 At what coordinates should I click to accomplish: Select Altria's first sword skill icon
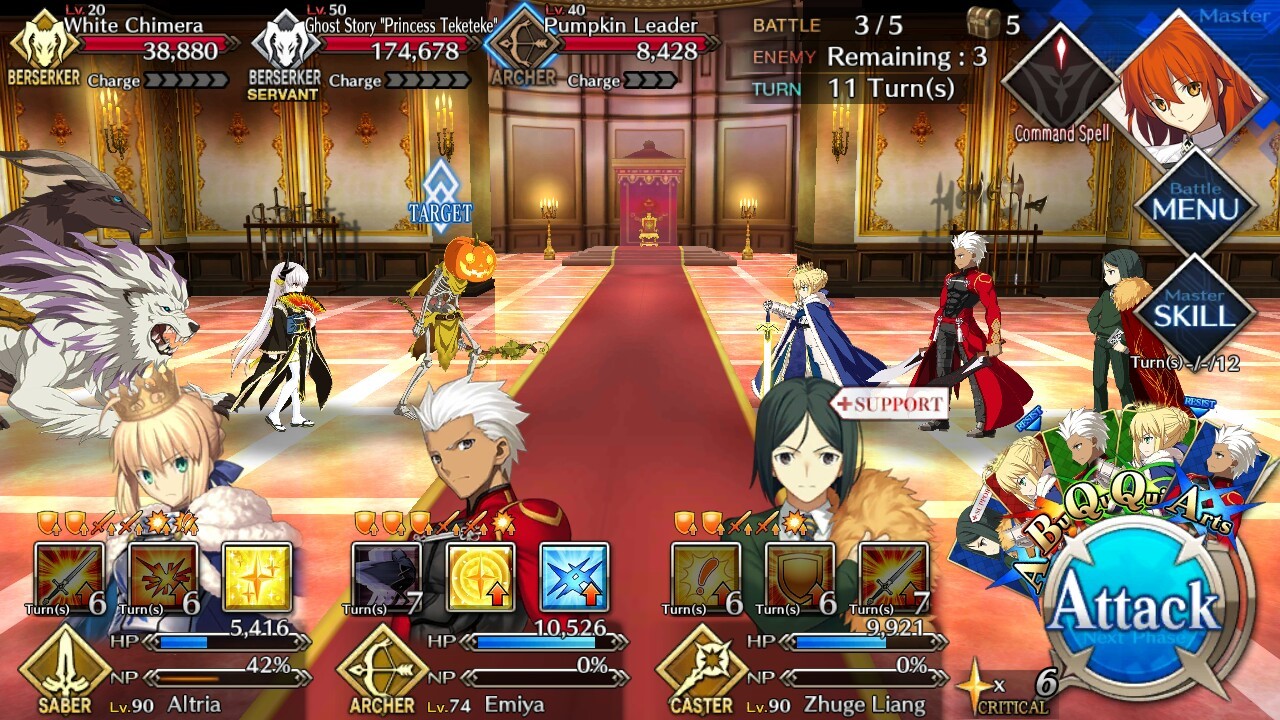(x=69, y=577)
